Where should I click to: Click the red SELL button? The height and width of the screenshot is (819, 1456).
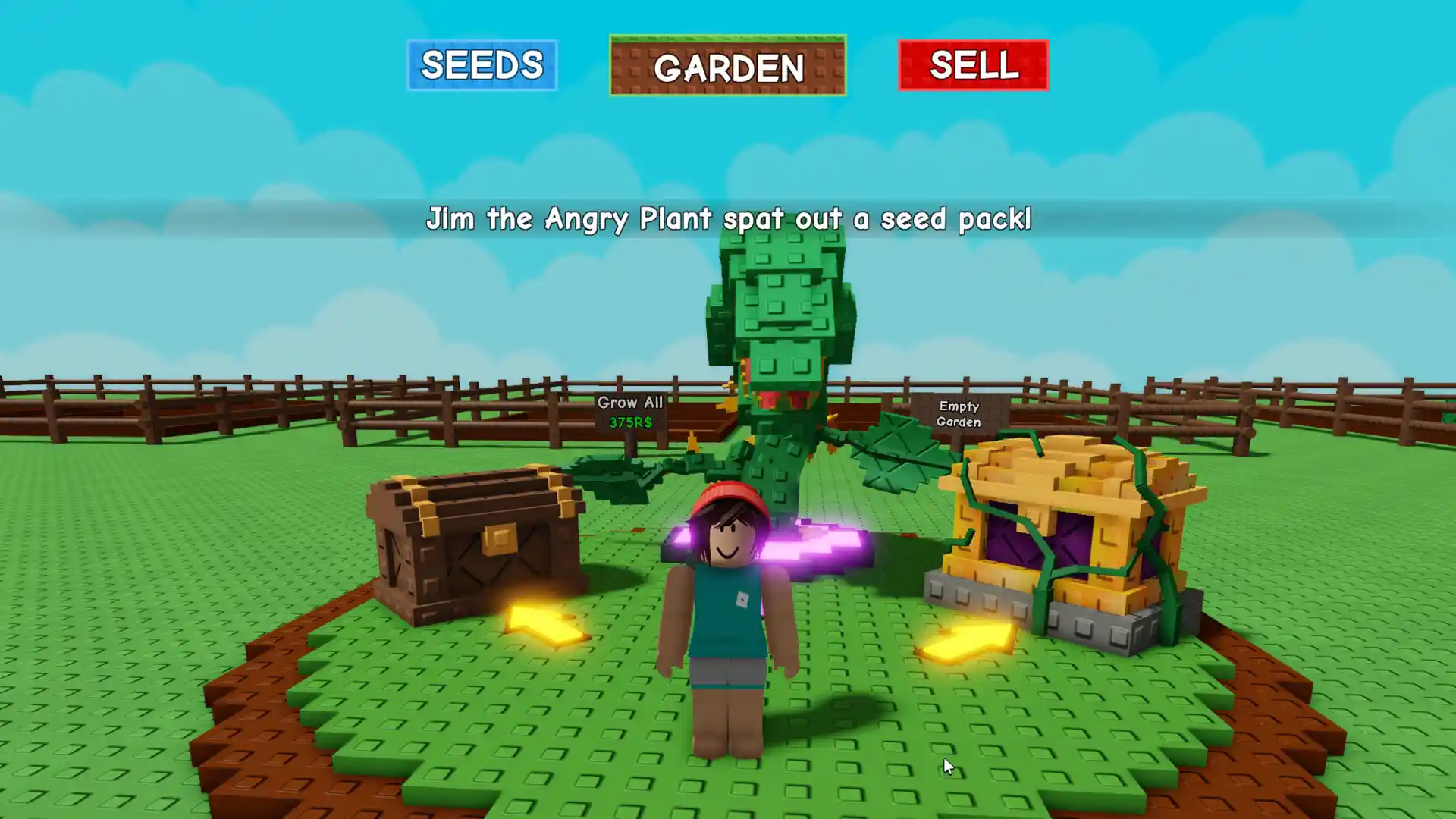[973, 65]
